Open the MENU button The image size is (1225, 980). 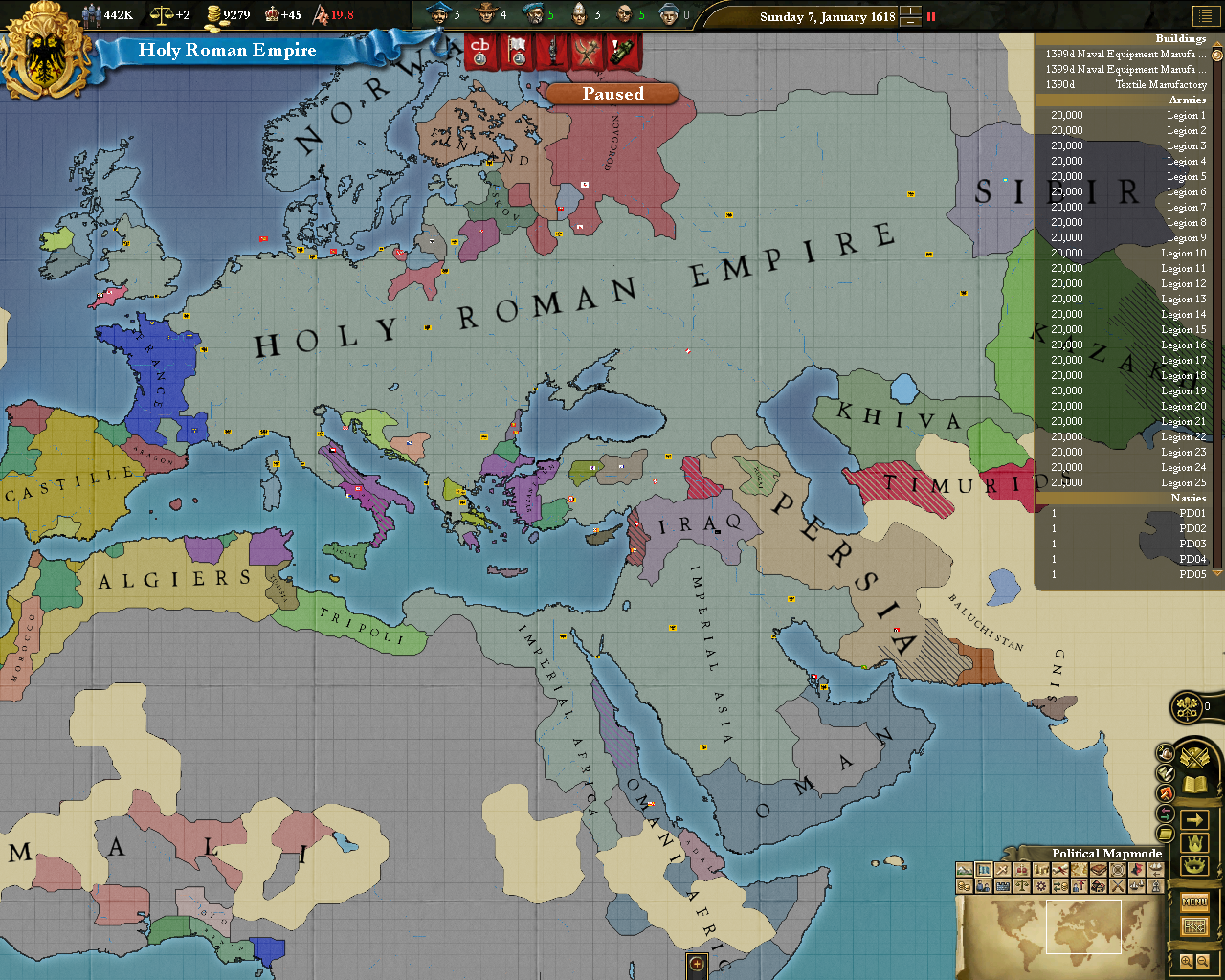[x=1193, y=901]
